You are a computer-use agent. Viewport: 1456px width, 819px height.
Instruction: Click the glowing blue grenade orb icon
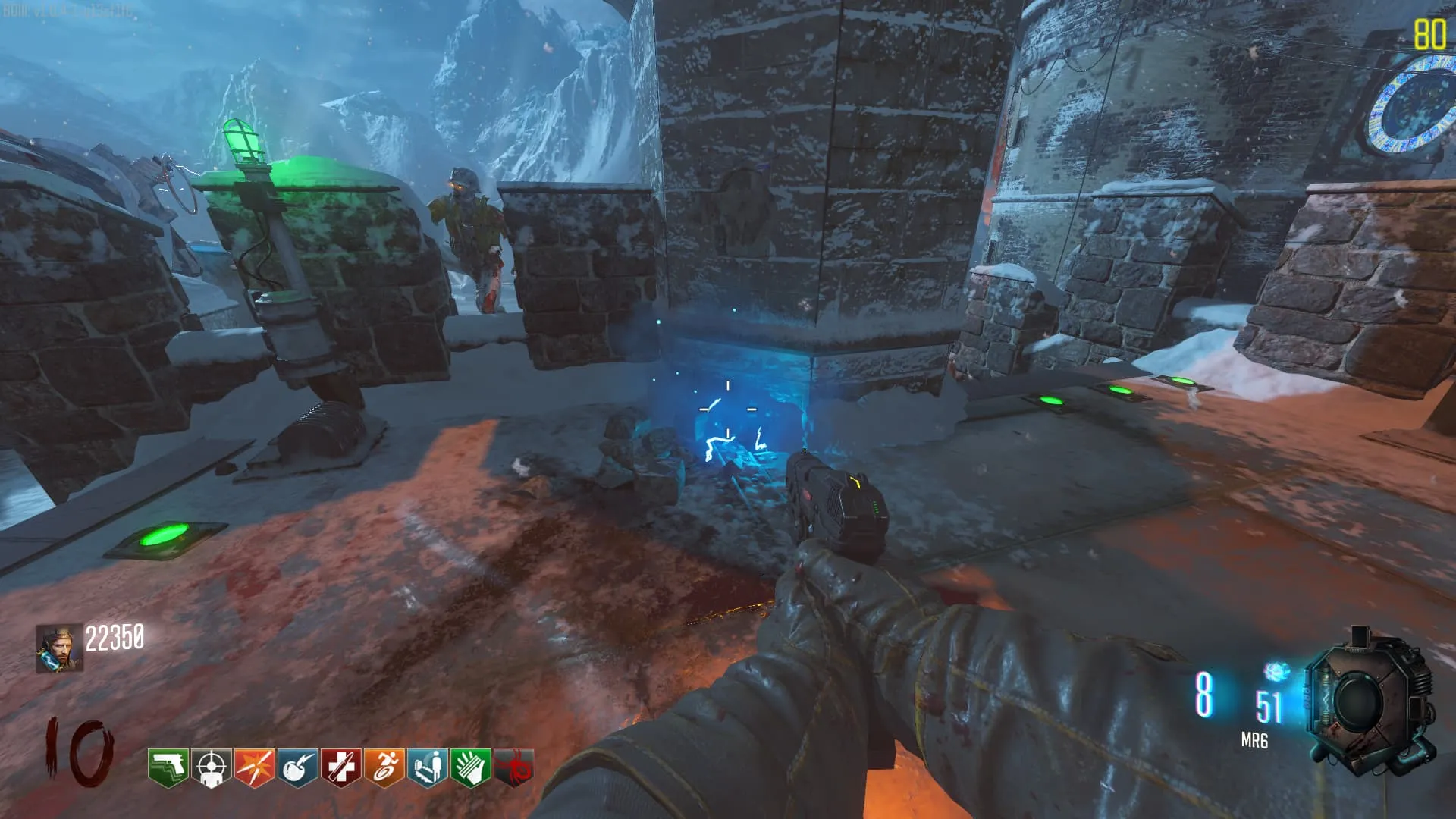pos(1276,672)
